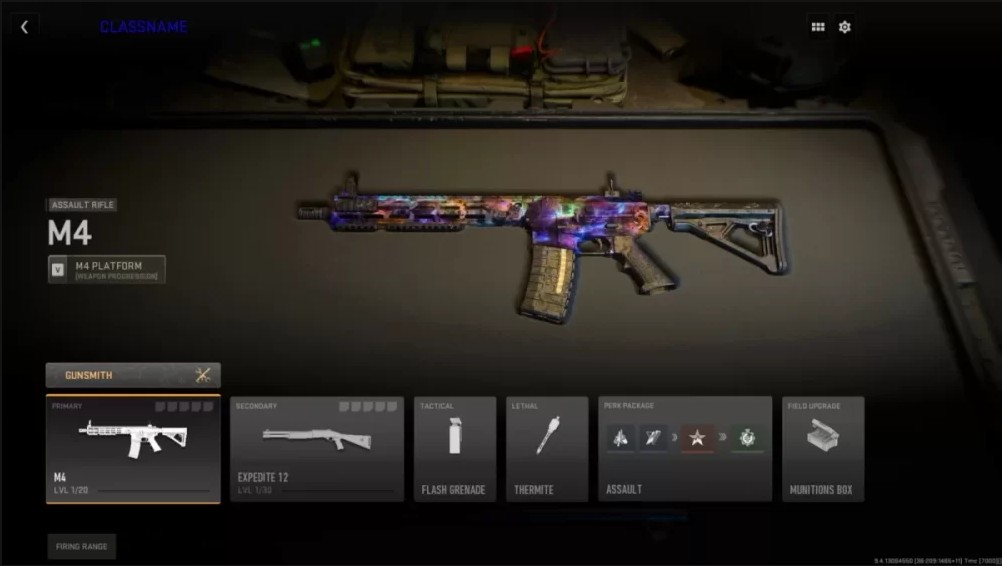Open the Assault perk package
Image resolution: width=1002 pixels, height=566 pixels.
685,449
